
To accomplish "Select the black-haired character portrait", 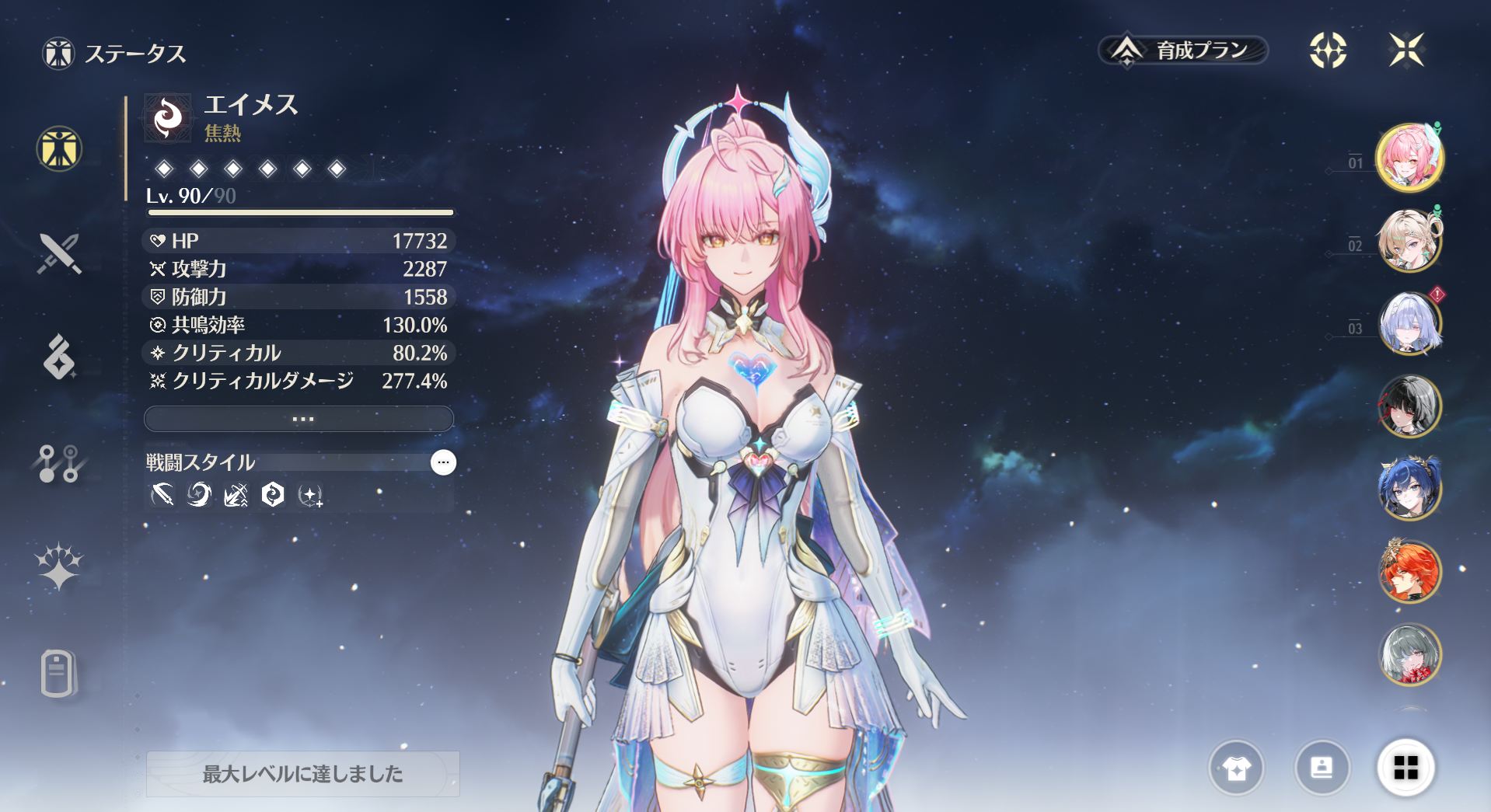I will 1409,406.
